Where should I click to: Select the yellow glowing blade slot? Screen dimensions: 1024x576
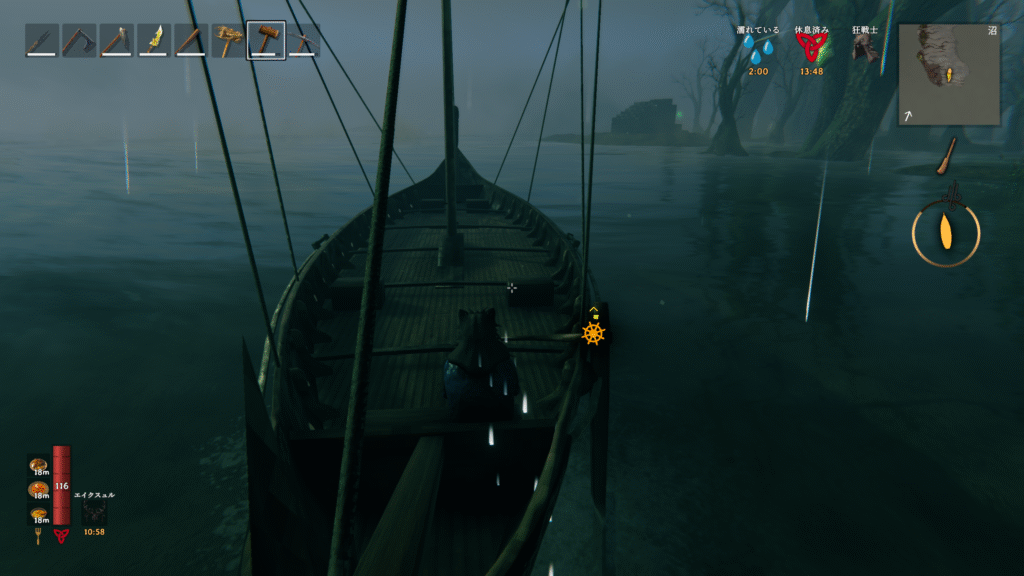pyautogui.click(x=154, y=41)
